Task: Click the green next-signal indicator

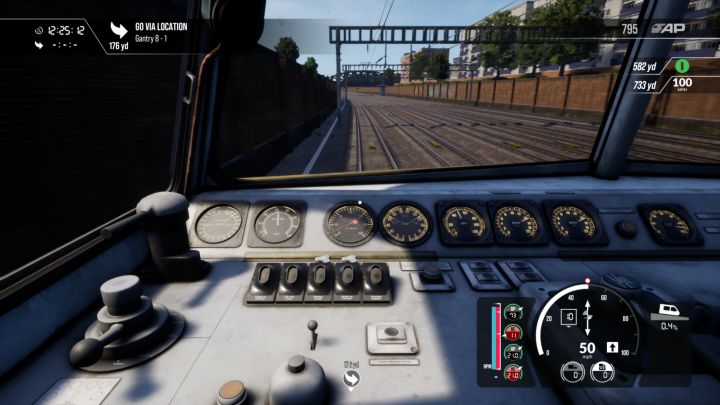Action: coord(684,66)
